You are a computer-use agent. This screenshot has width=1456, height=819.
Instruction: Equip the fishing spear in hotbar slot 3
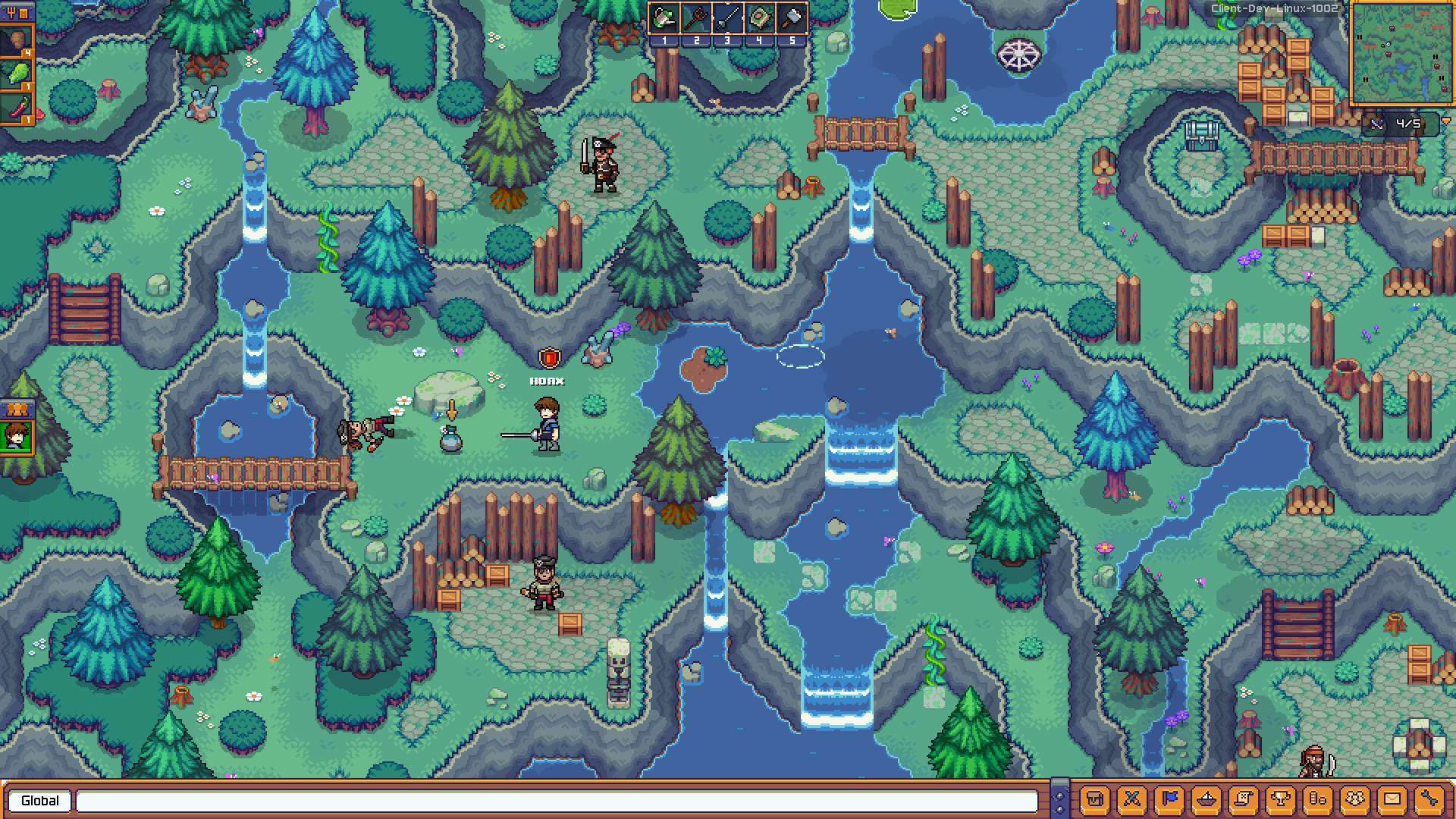(x=727, y=18)
